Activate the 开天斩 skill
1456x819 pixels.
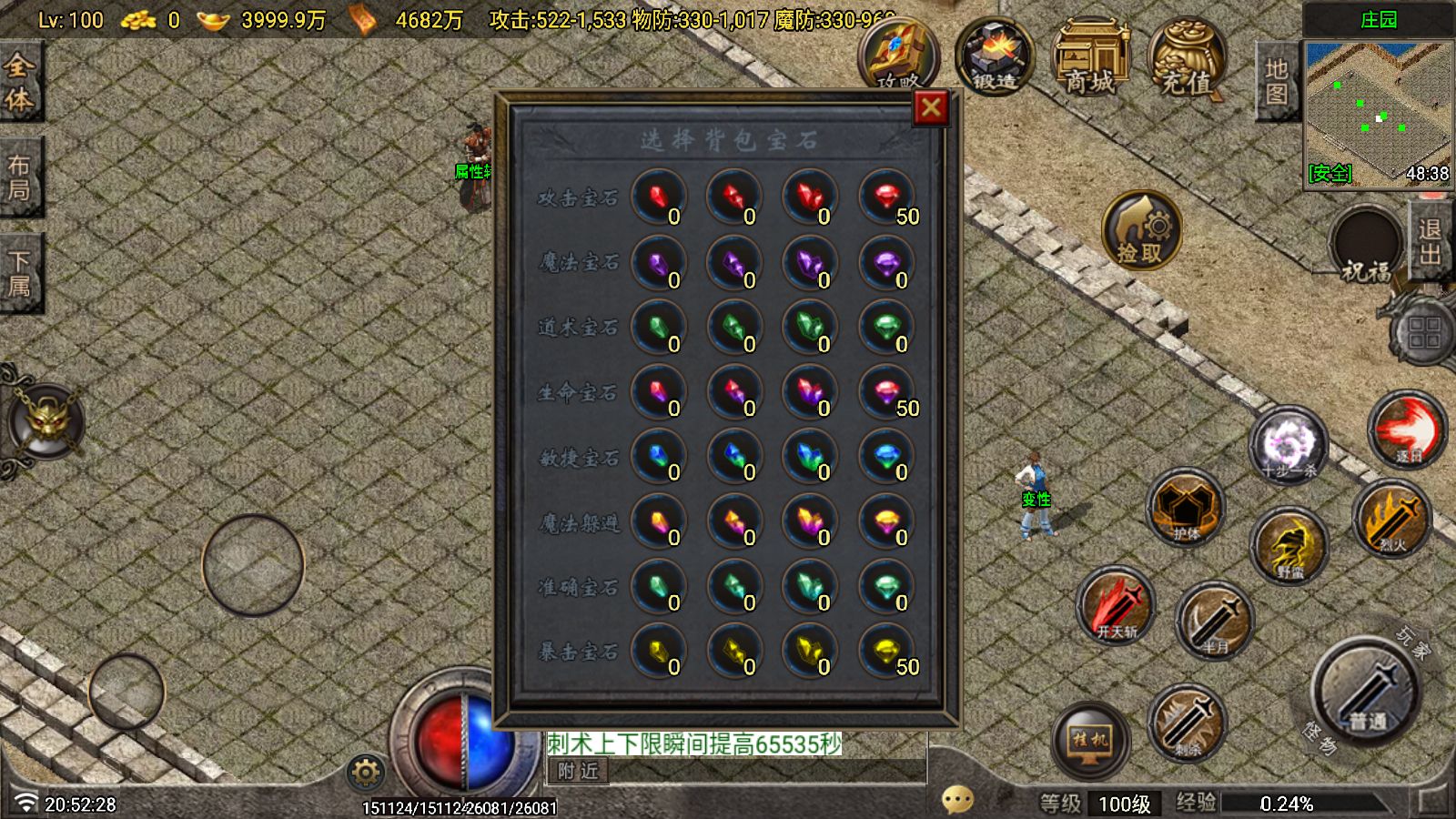pos(1117,607)
